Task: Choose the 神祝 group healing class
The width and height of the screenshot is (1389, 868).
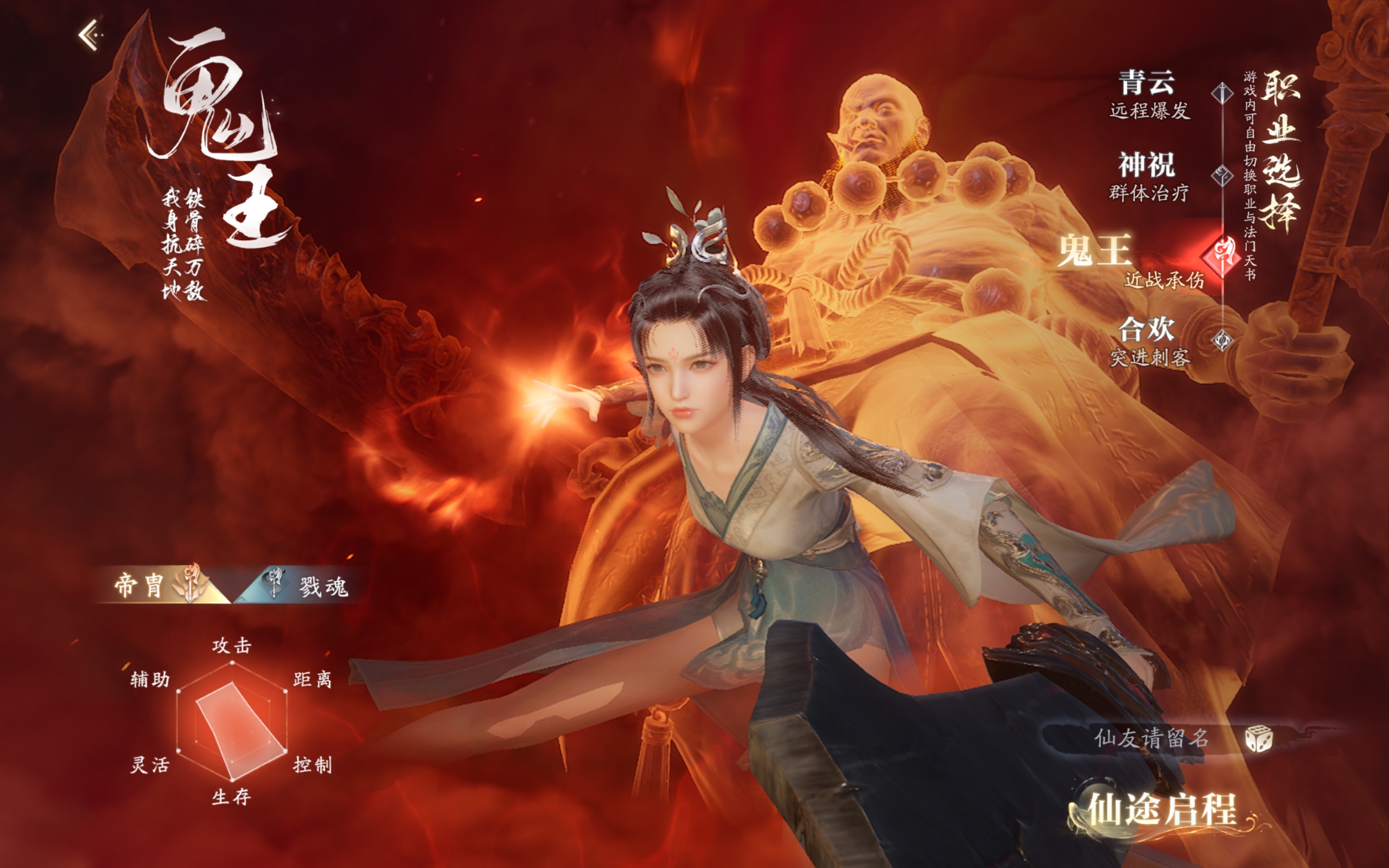Action: 1149,176
